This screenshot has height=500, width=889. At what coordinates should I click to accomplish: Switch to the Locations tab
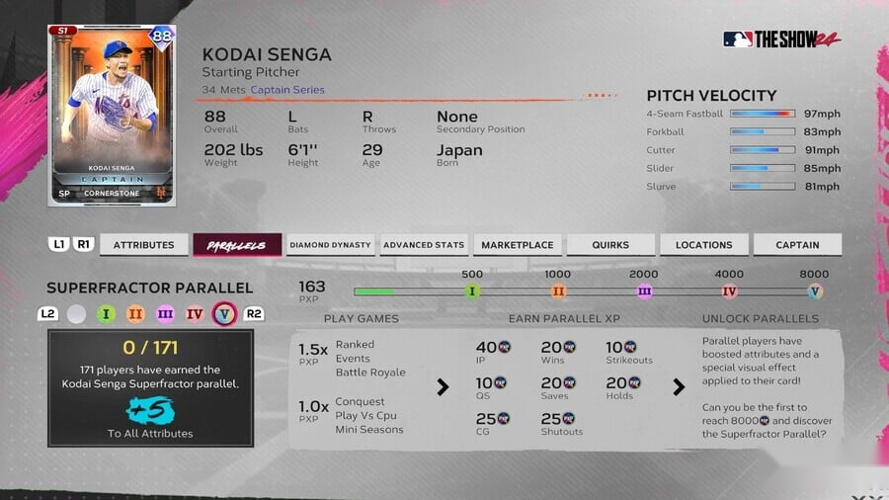tap(704, 245)
